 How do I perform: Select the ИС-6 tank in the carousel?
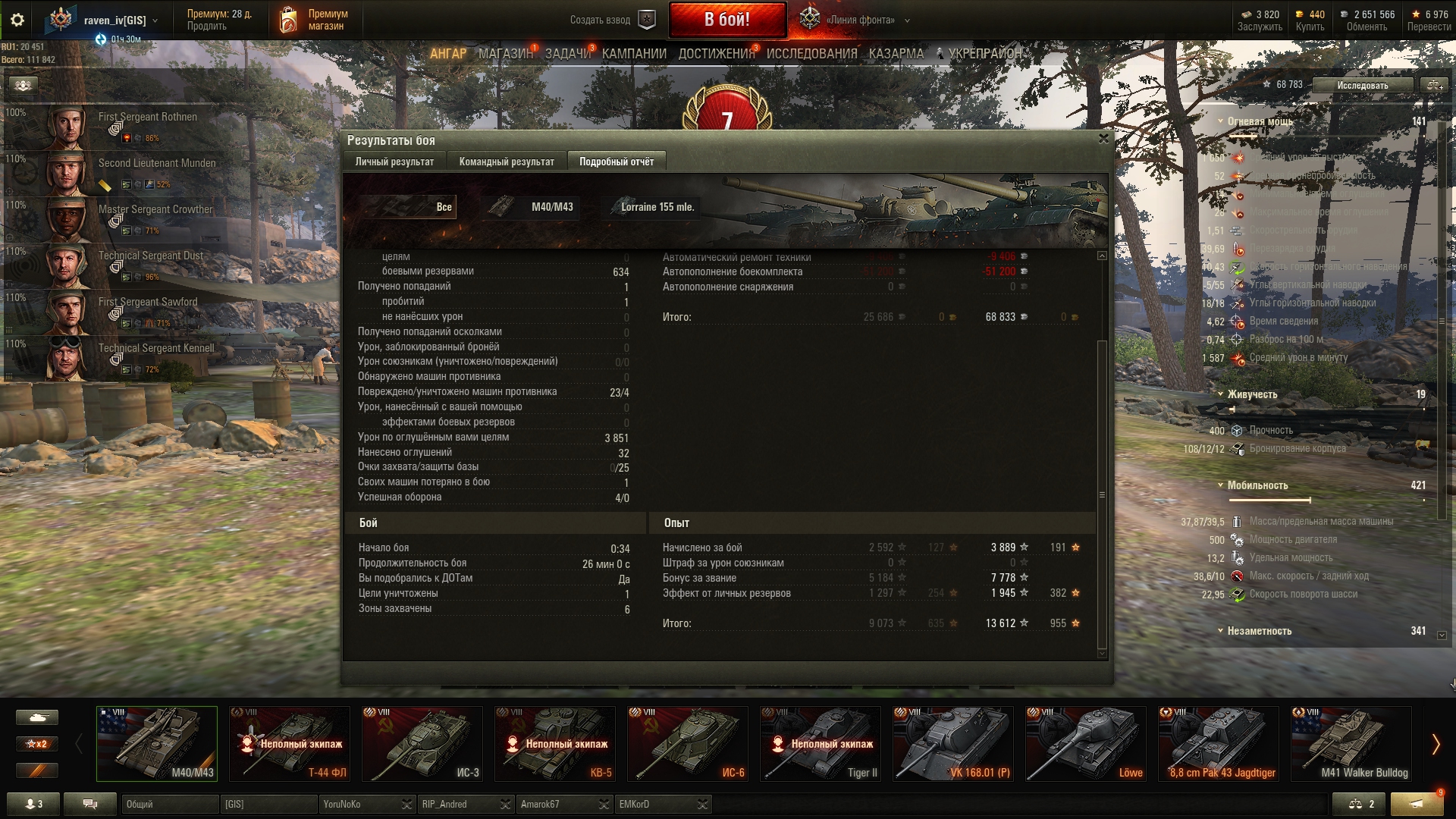click(x=688, y=744)
